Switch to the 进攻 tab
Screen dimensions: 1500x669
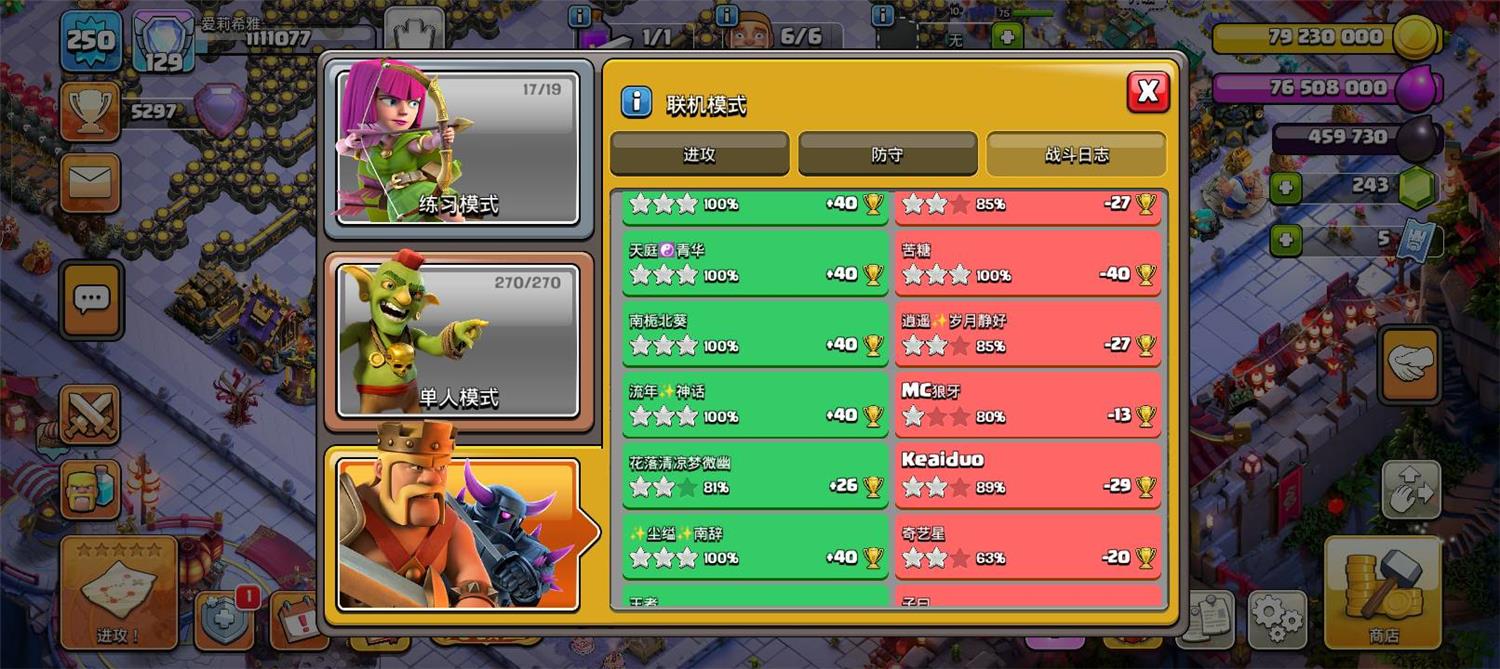[699, 155]
